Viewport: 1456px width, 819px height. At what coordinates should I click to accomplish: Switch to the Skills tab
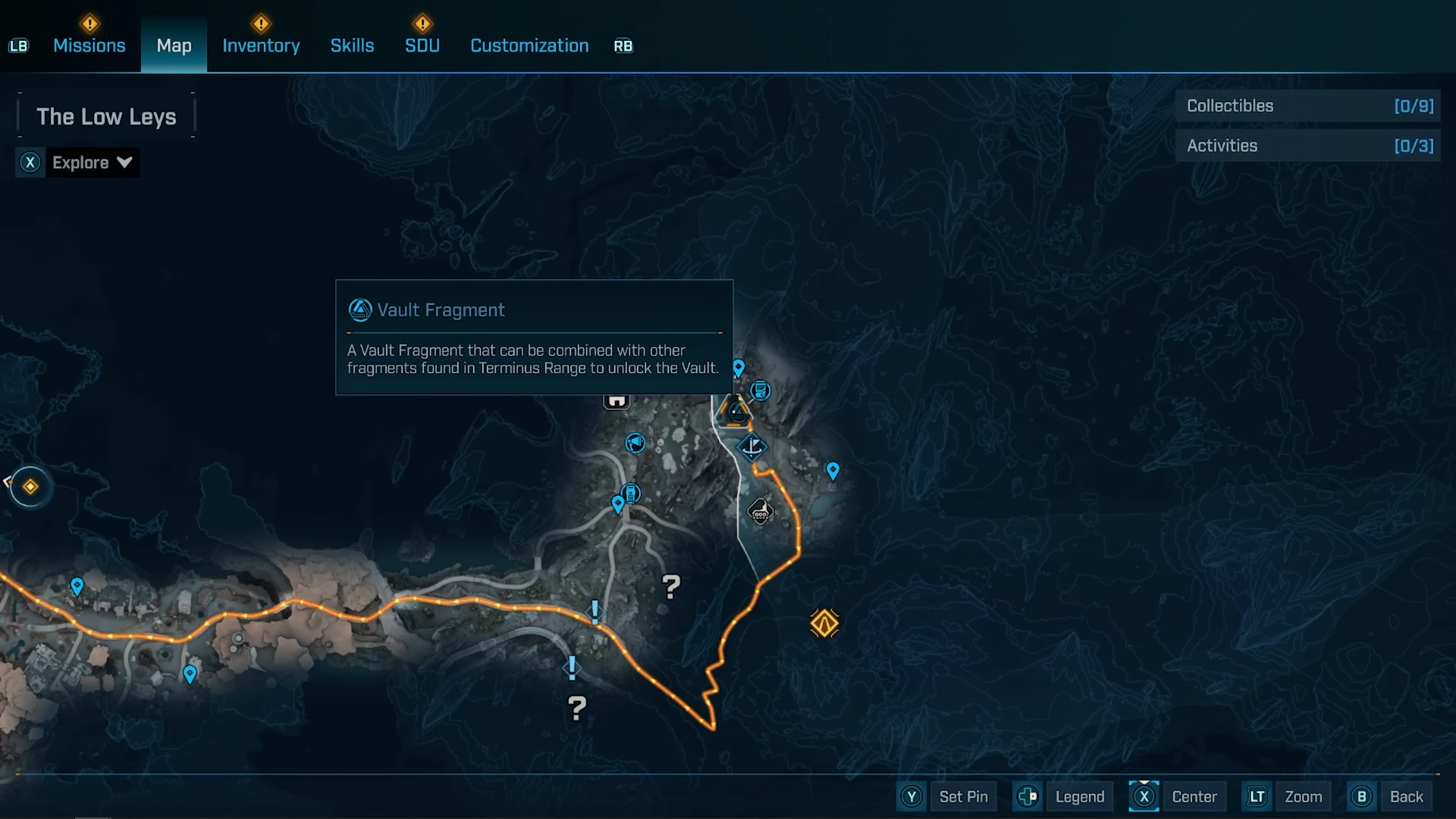point(352,45)
